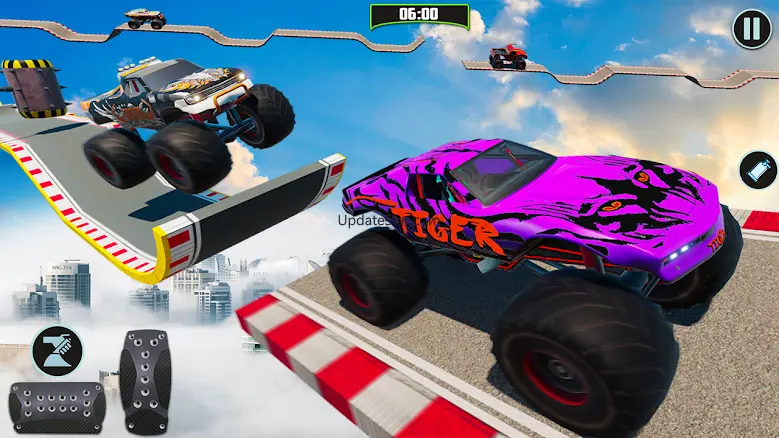Activate the nitro canister boost
The image size is (779, 438).
[757, 169]
